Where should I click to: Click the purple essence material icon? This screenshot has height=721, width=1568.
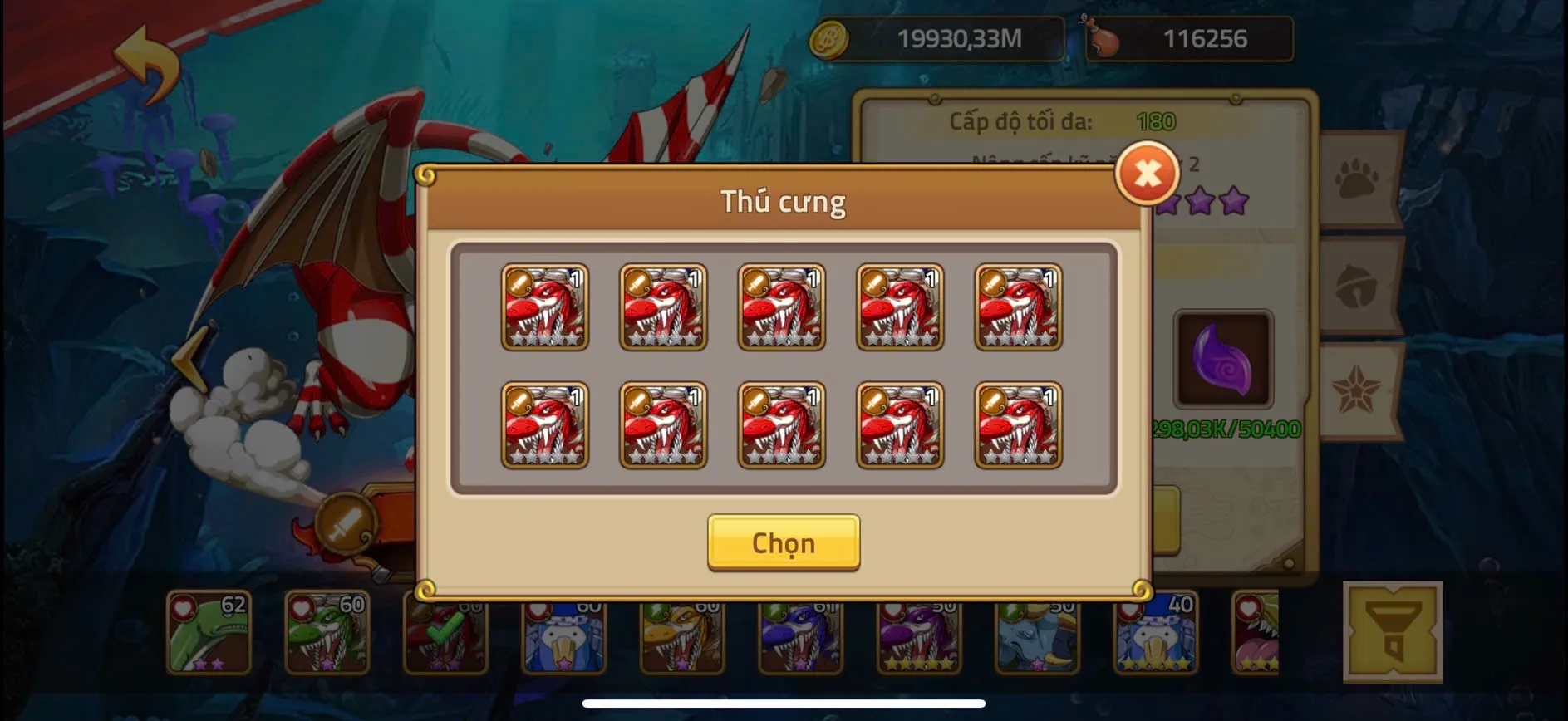tap(1221, 359)
